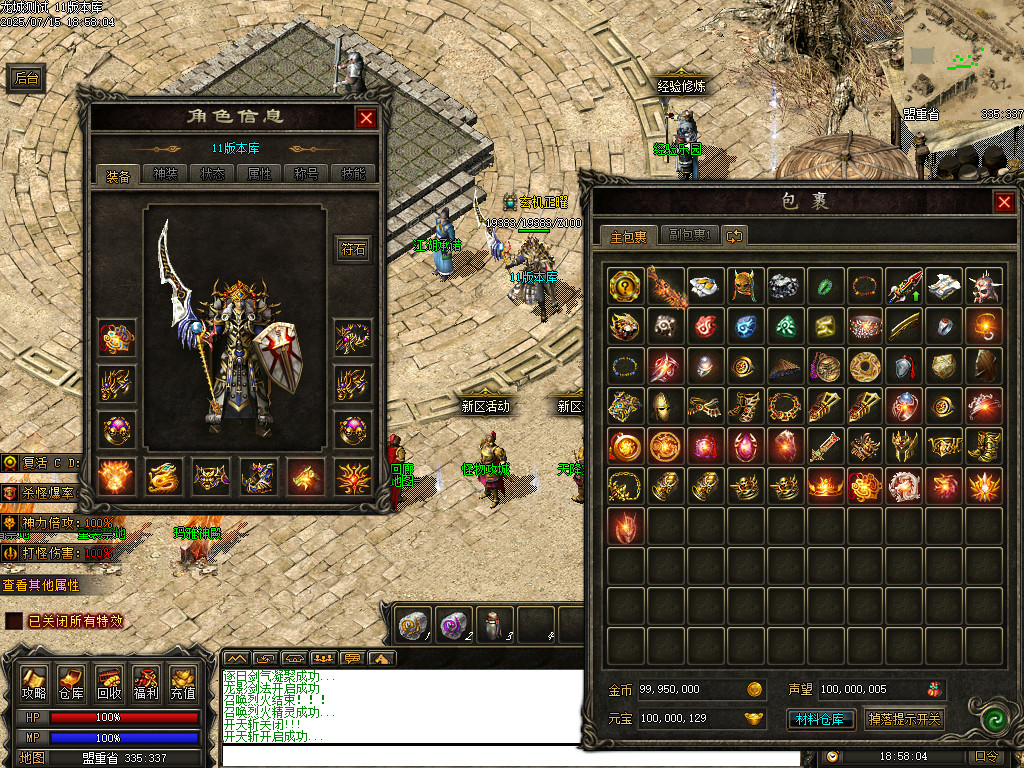Switch to the 副包裹1 bag tab
Screen dimensions: 1024x768
point(690,236)
